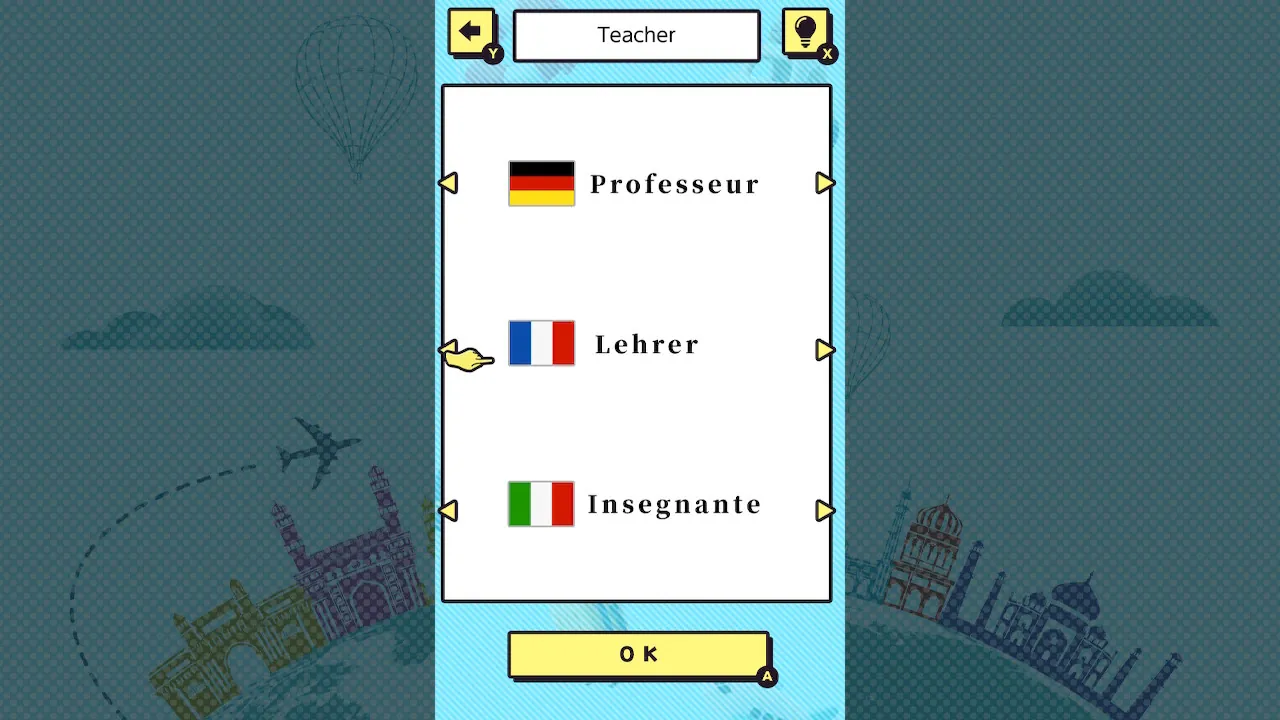Advance the Insegnante answer using its right arrow
The image size is (1280, 720).
(x=826, y=511)
